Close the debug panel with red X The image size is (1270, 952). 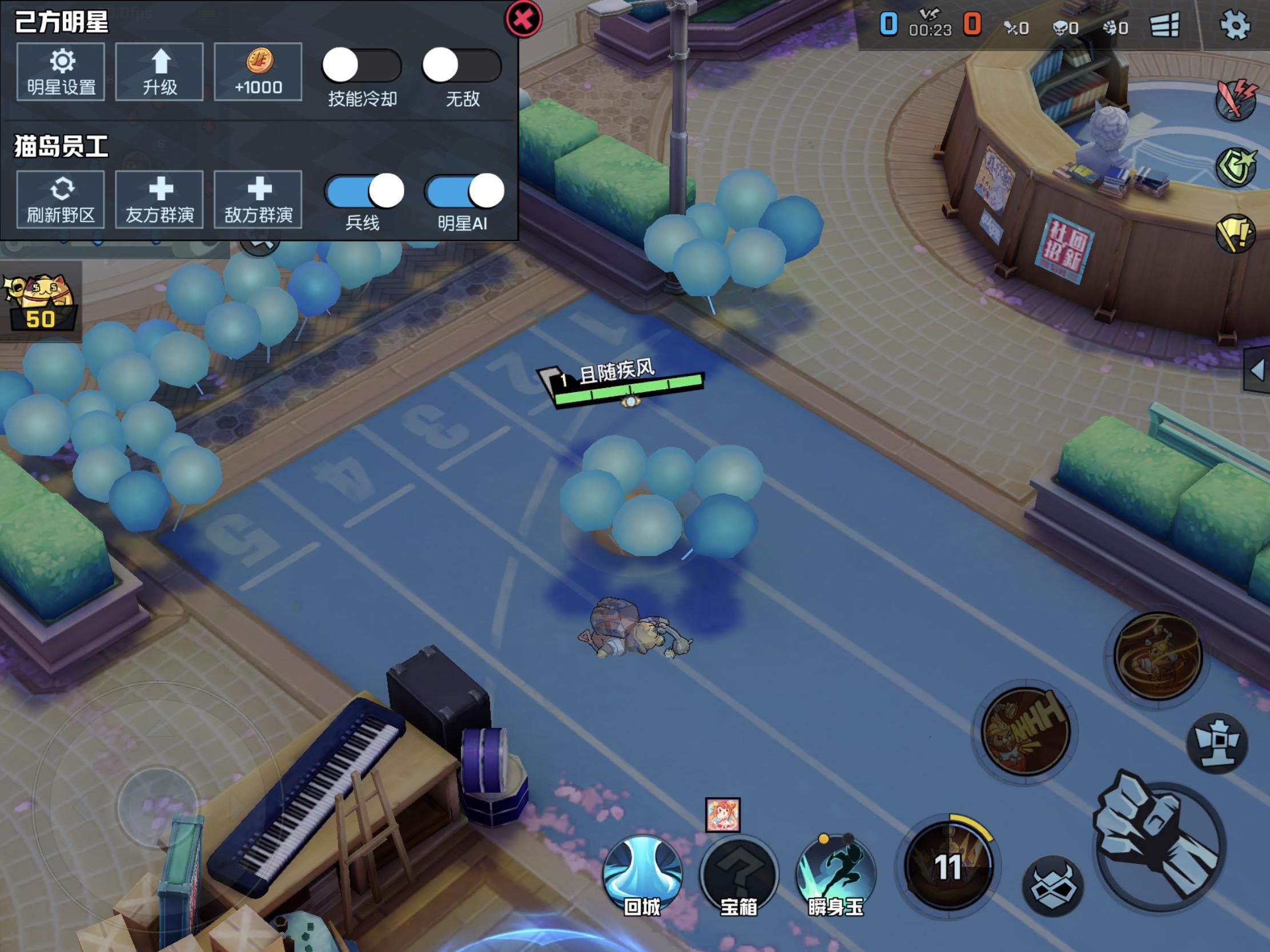coord(523,19)
